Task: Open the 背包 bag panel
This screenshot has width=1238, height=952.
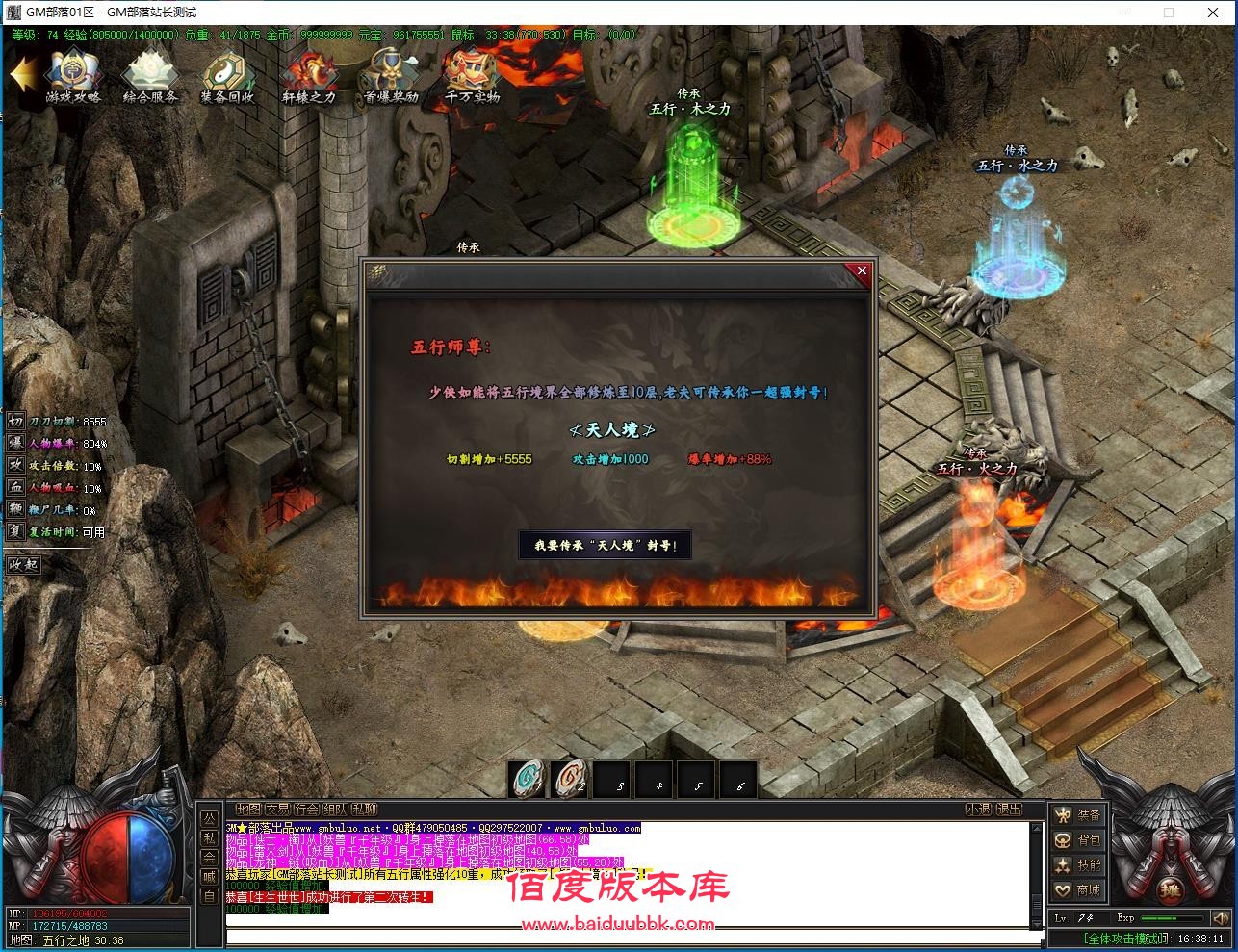Action: pos(1077,840)
